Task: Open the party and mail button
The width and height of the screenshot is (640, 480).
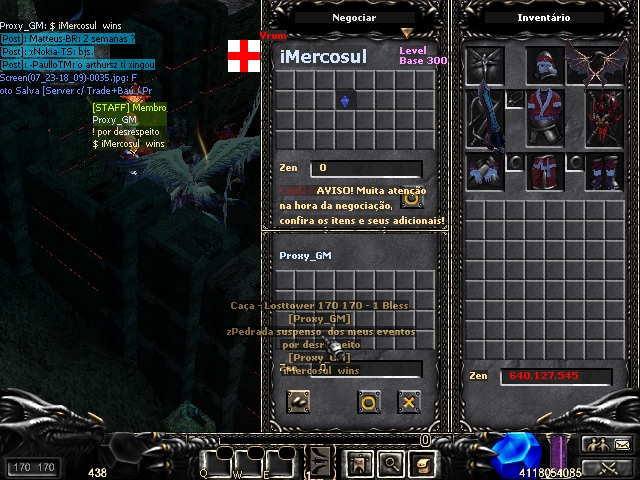Action: click(x=608, y=445)
